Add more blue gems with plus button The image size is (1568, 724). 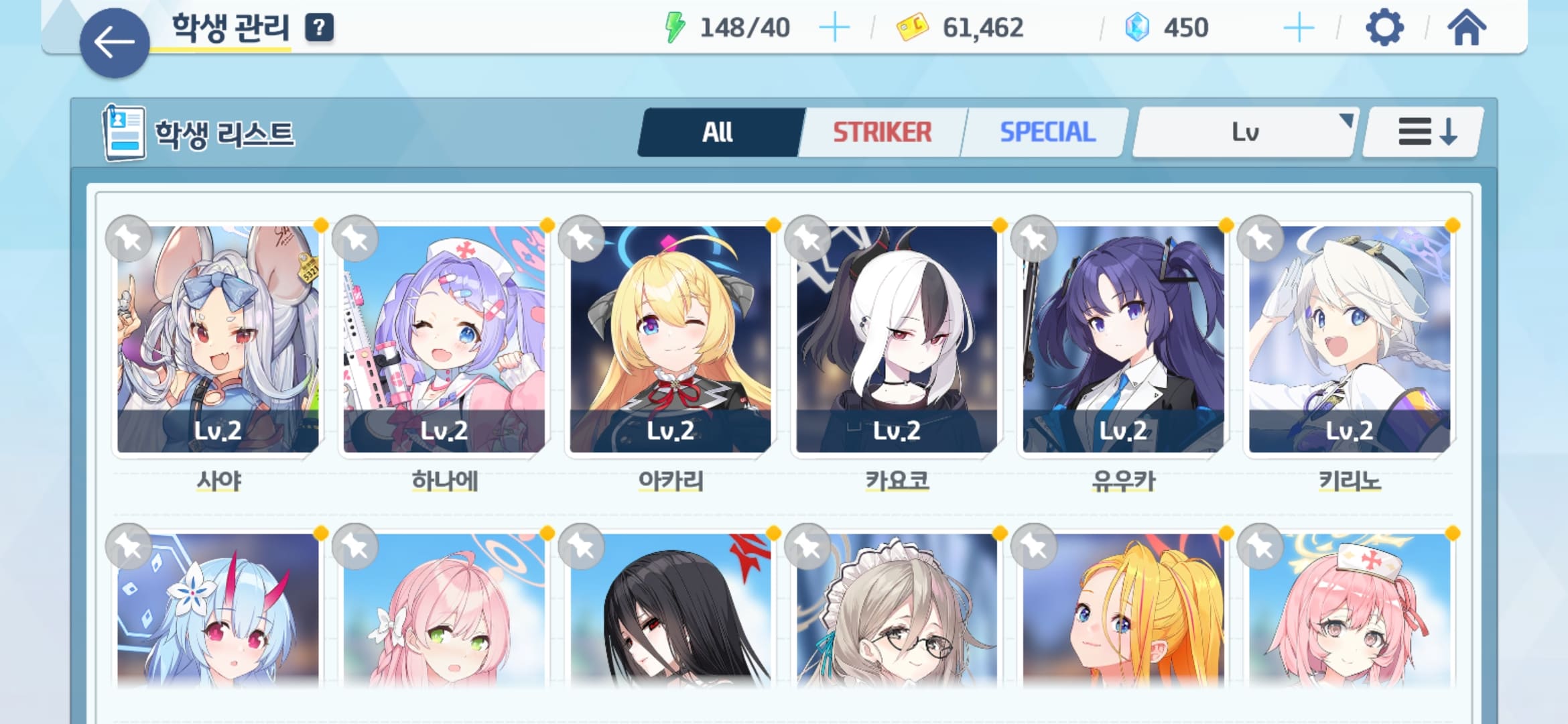pyautogui.click(x=1299, y=28)
